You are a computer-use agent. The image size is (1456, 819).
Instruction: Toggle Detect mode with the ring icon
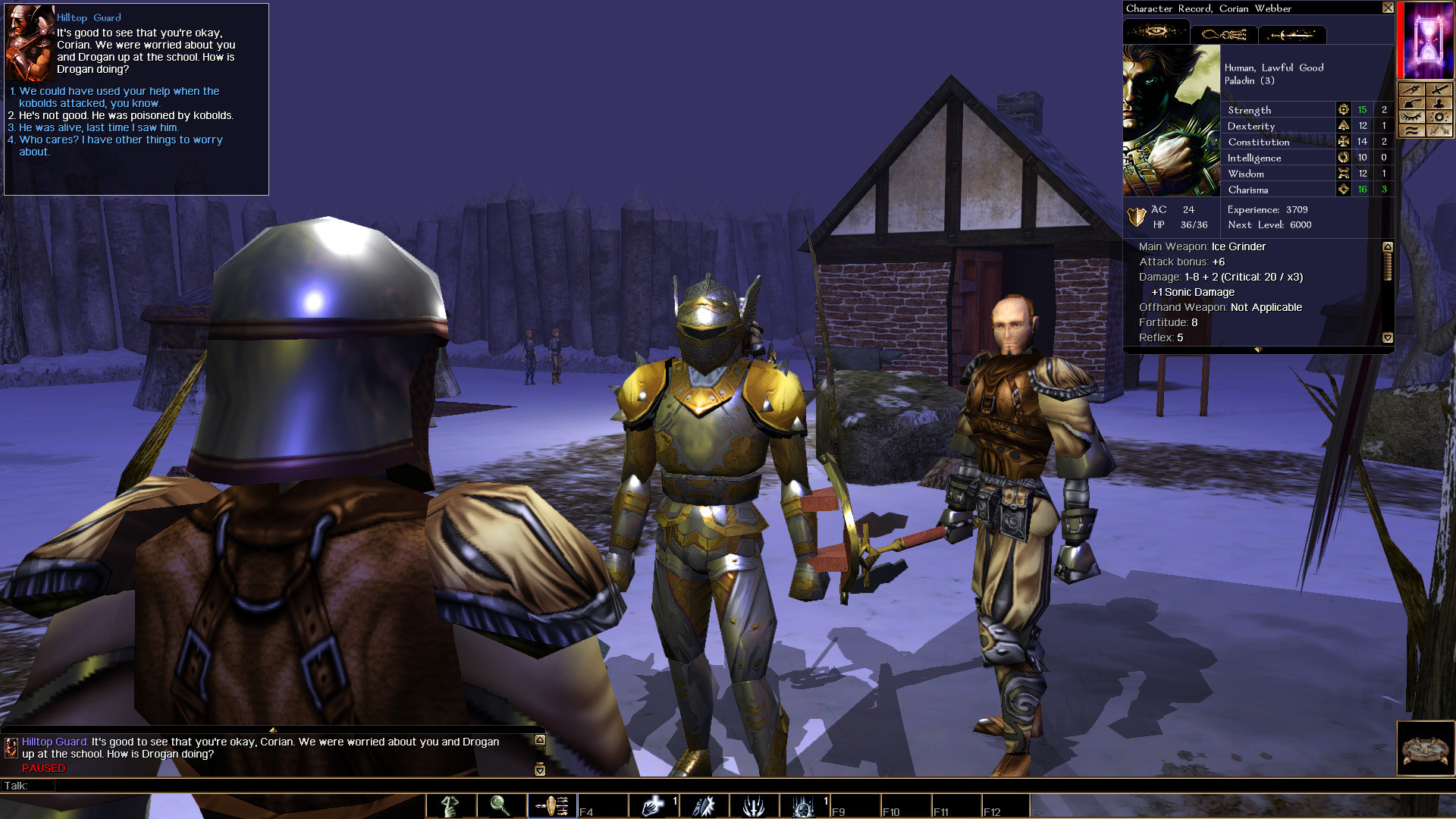pyautogui.click(x=1439, y=116)
